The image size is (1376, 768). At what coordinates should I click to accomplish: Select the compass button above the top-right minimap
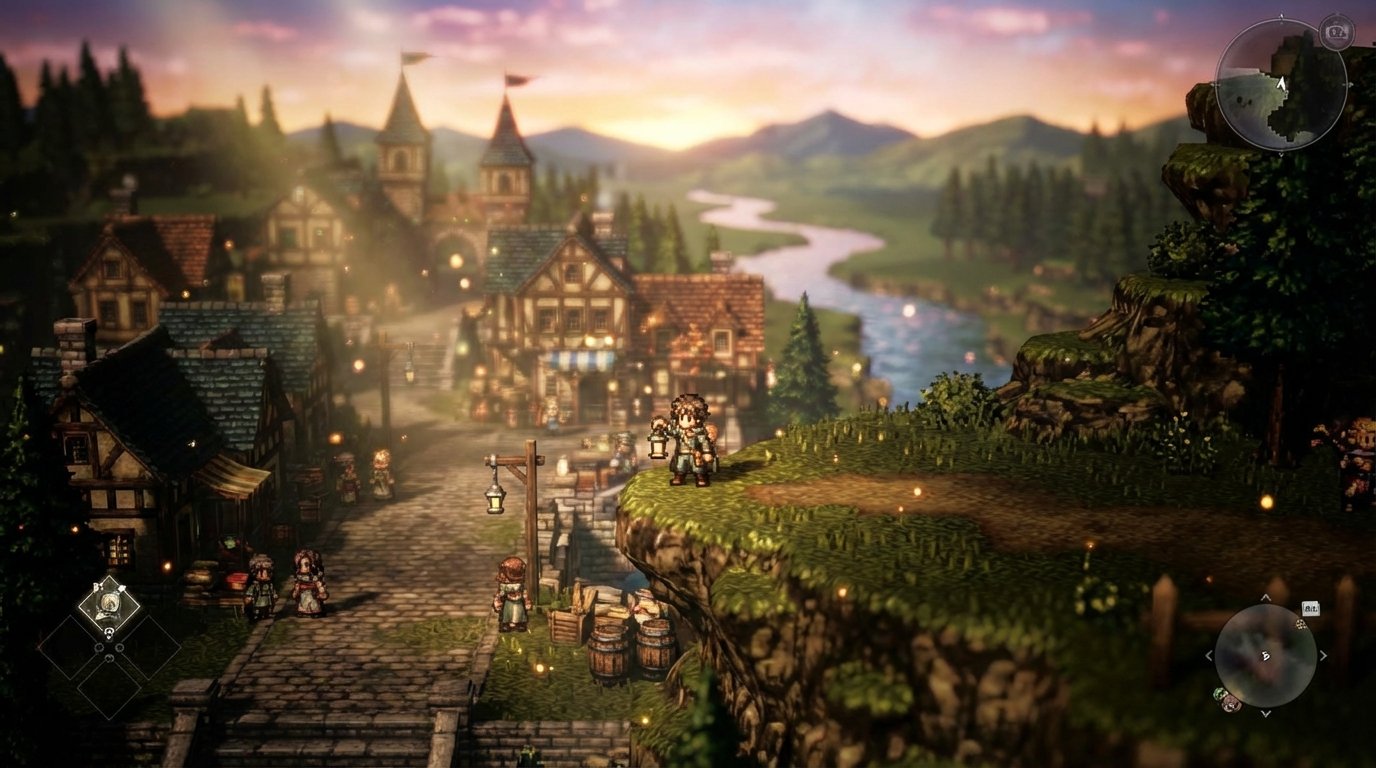tap(1336, 30)
